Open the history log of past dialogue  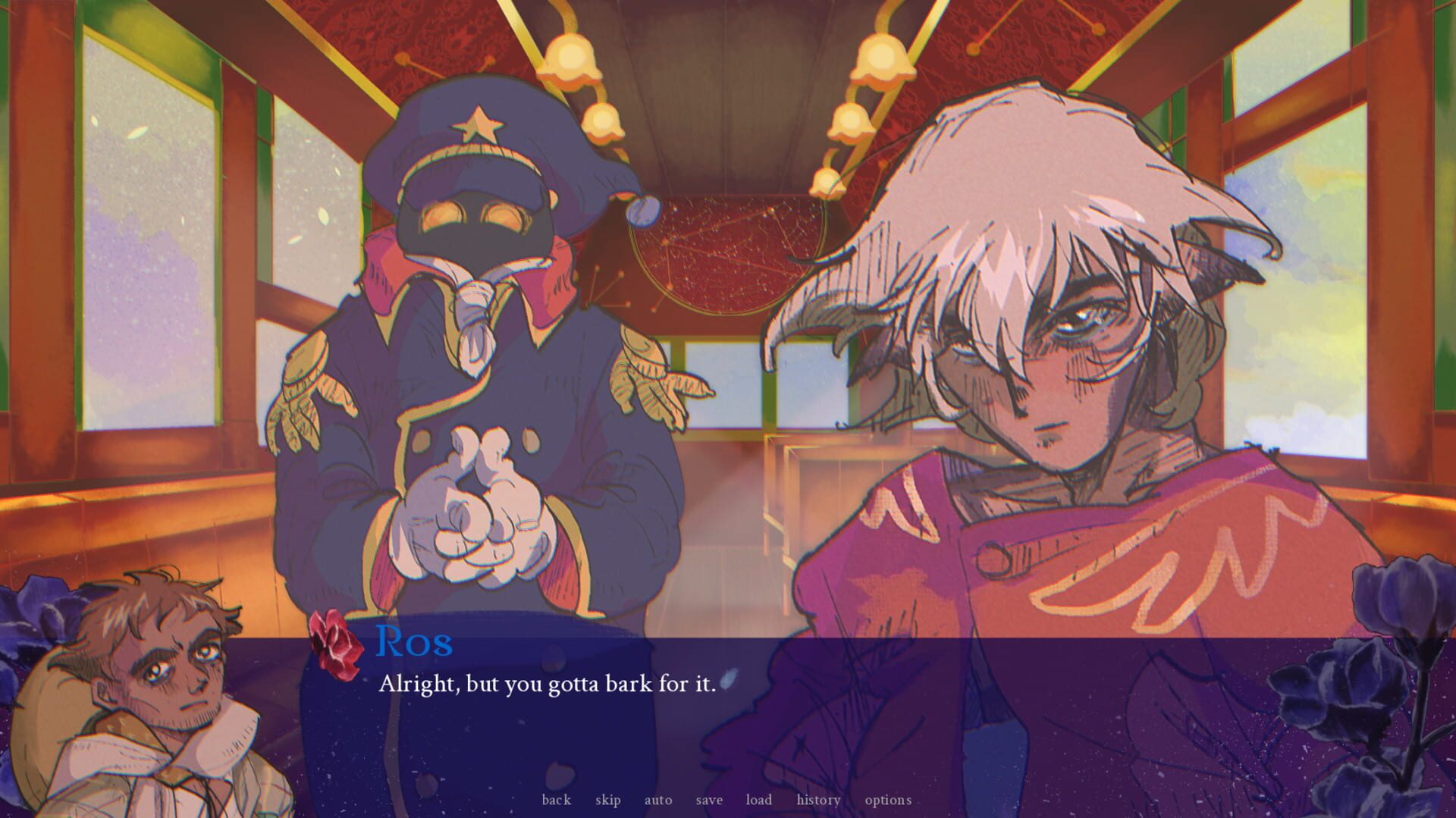(x=817, y=799)
